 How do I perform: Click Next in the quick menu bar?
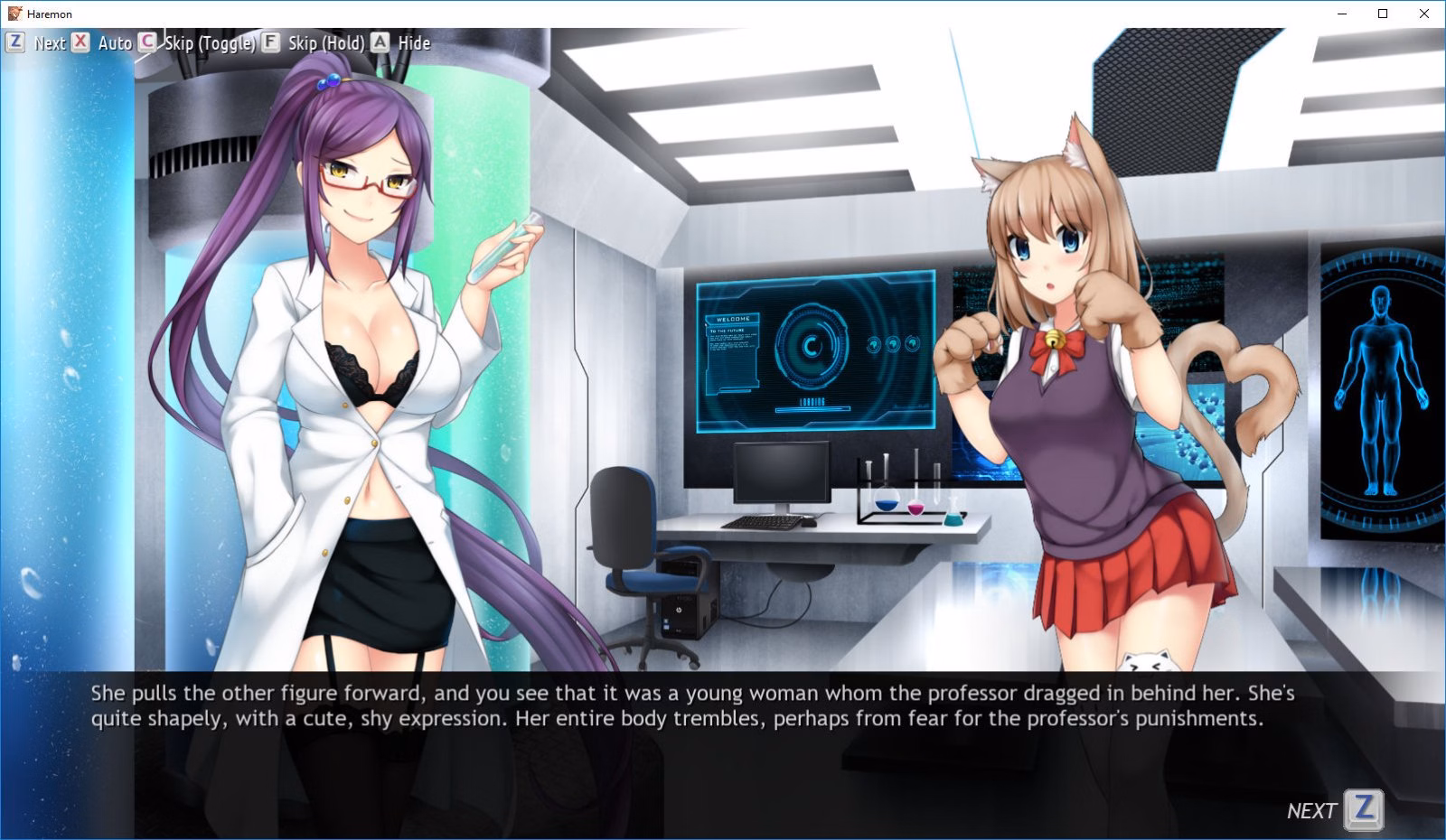(51, 42)
